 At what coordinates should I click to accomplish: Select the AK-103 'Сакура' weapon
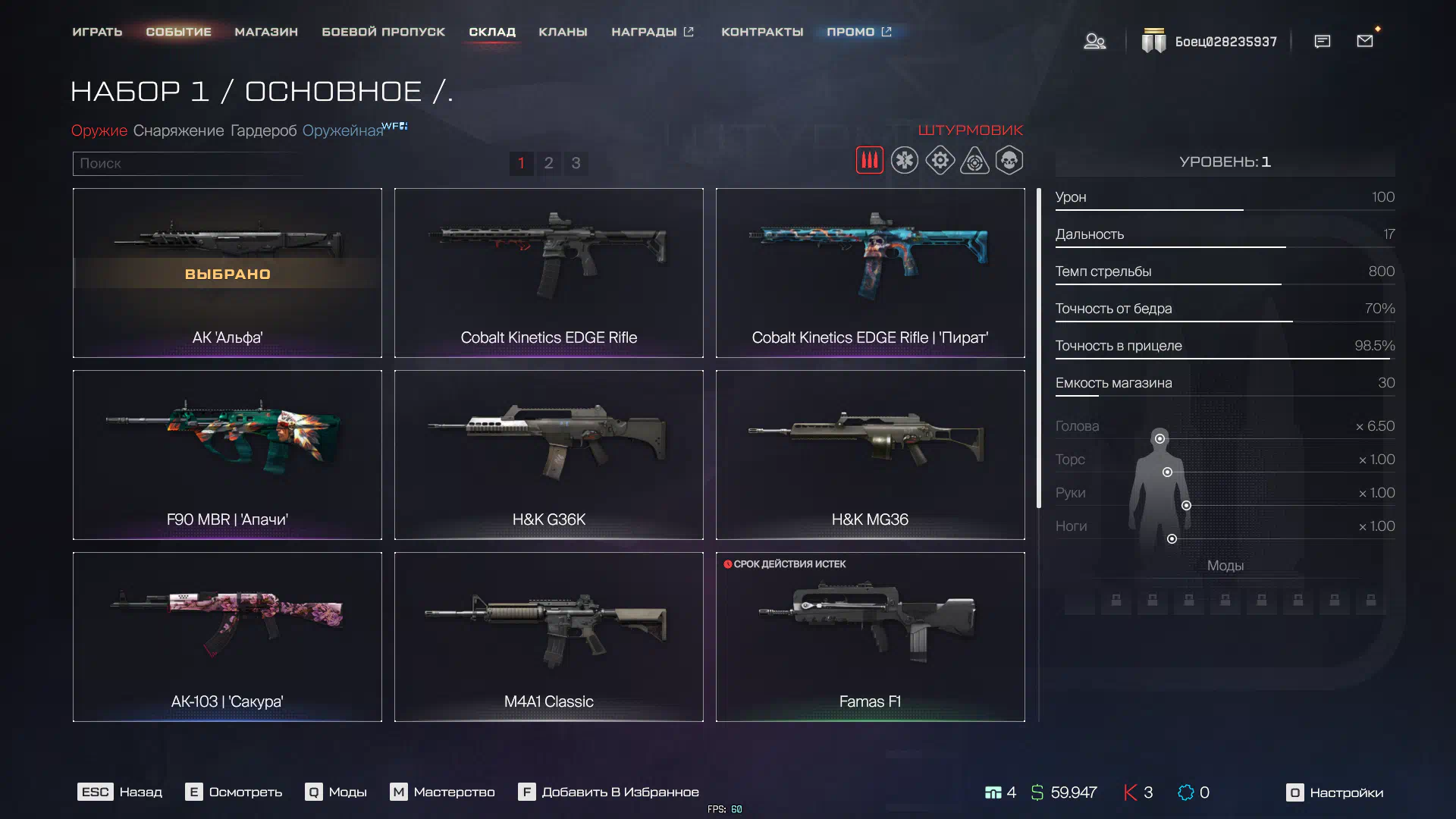tap(227, 636)
